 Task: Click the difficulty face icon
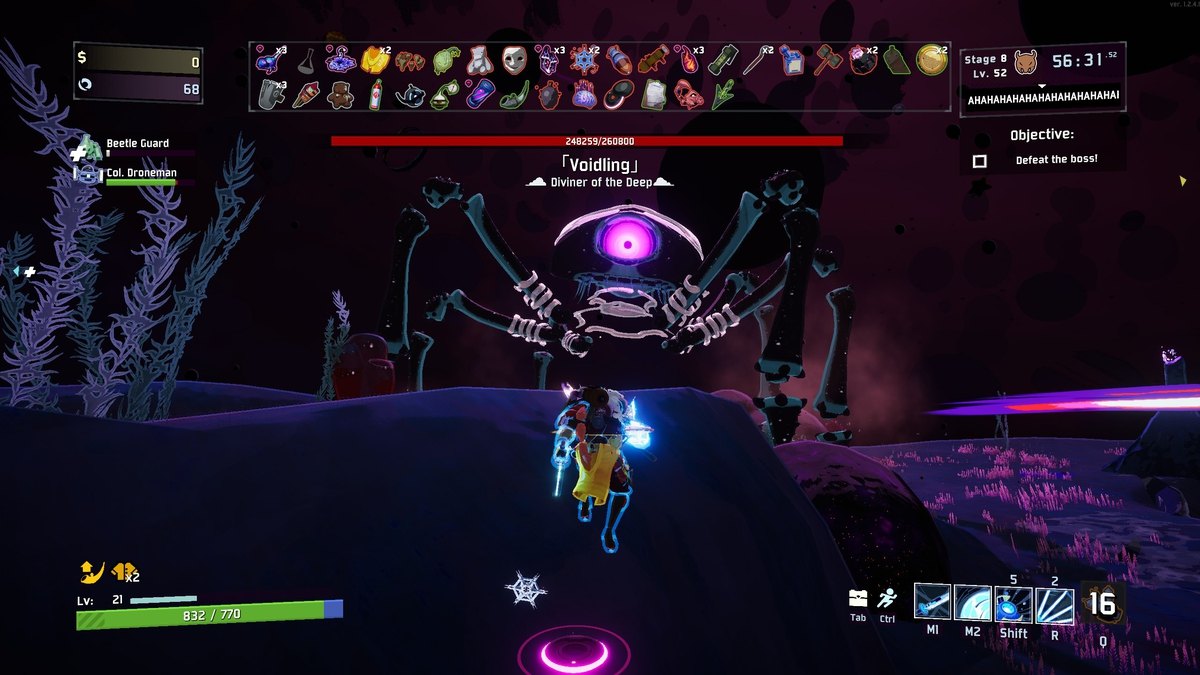coord(1026,63)
